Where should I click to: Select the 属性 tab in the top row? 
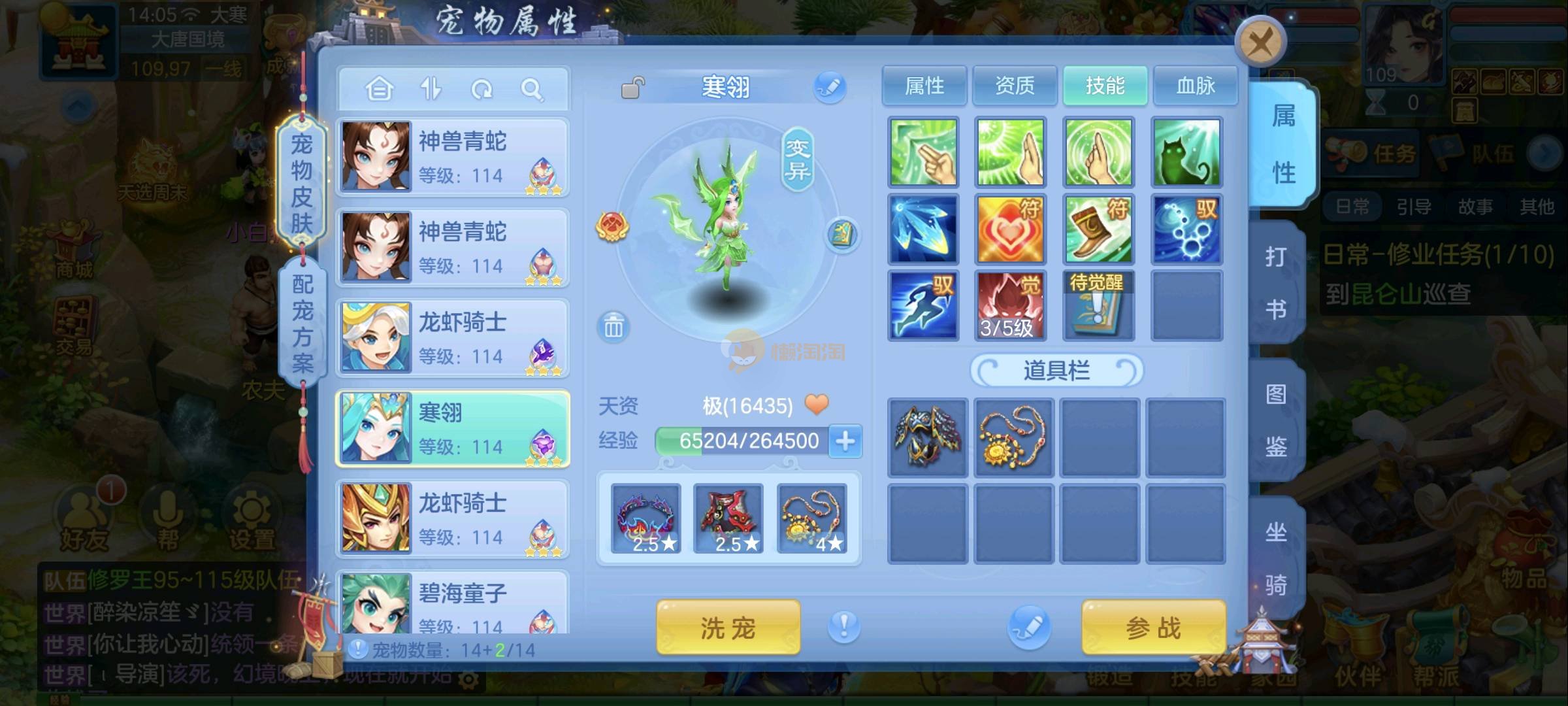point(924,86)
